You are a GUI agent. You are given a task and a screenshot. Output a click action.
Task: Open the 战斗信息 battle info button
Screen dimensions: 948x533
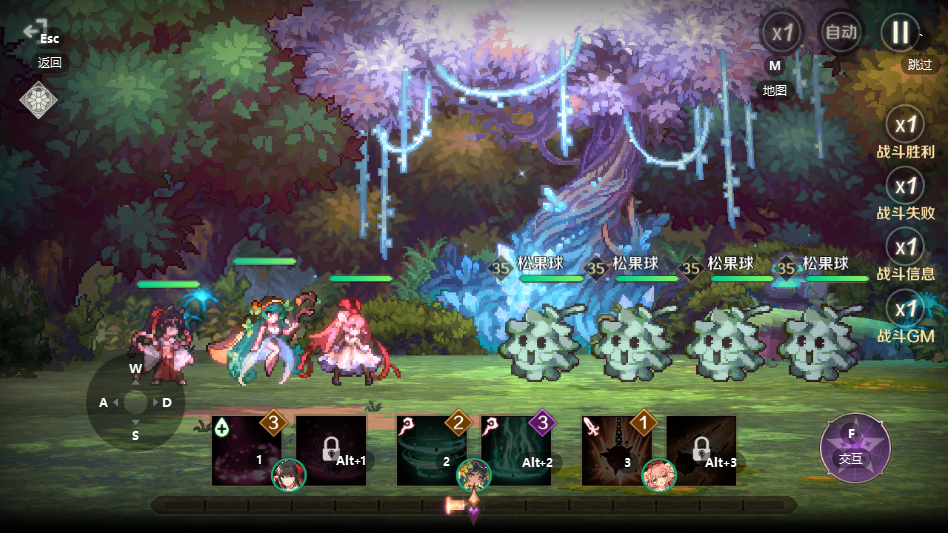pyautogui.click(x=906, y=248)
